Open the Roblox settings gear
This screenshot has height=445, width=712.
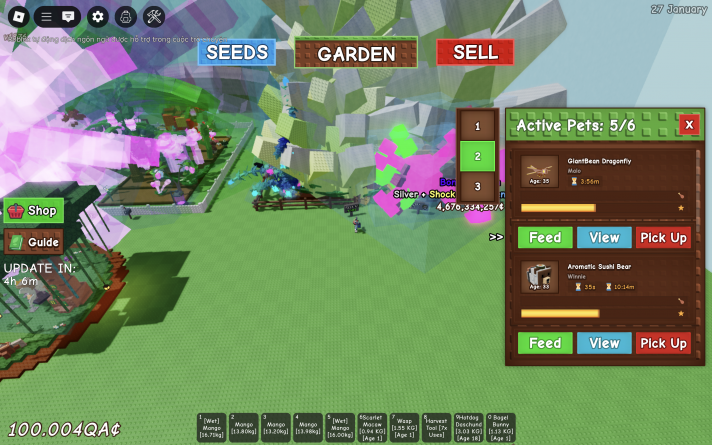97,16
